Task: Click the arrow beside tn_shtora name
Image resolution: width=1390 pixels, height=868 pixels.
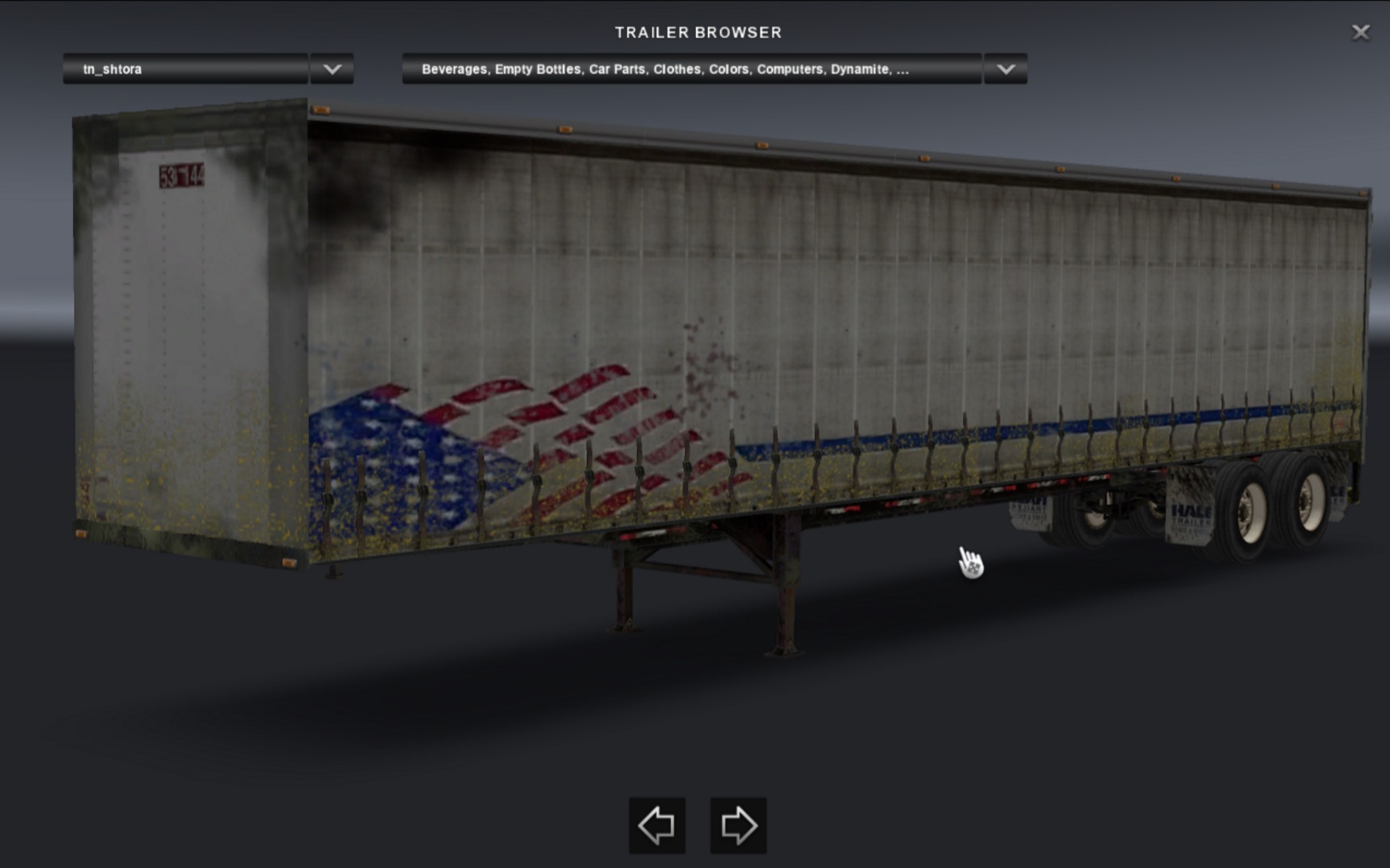Action: pos(332,69)
